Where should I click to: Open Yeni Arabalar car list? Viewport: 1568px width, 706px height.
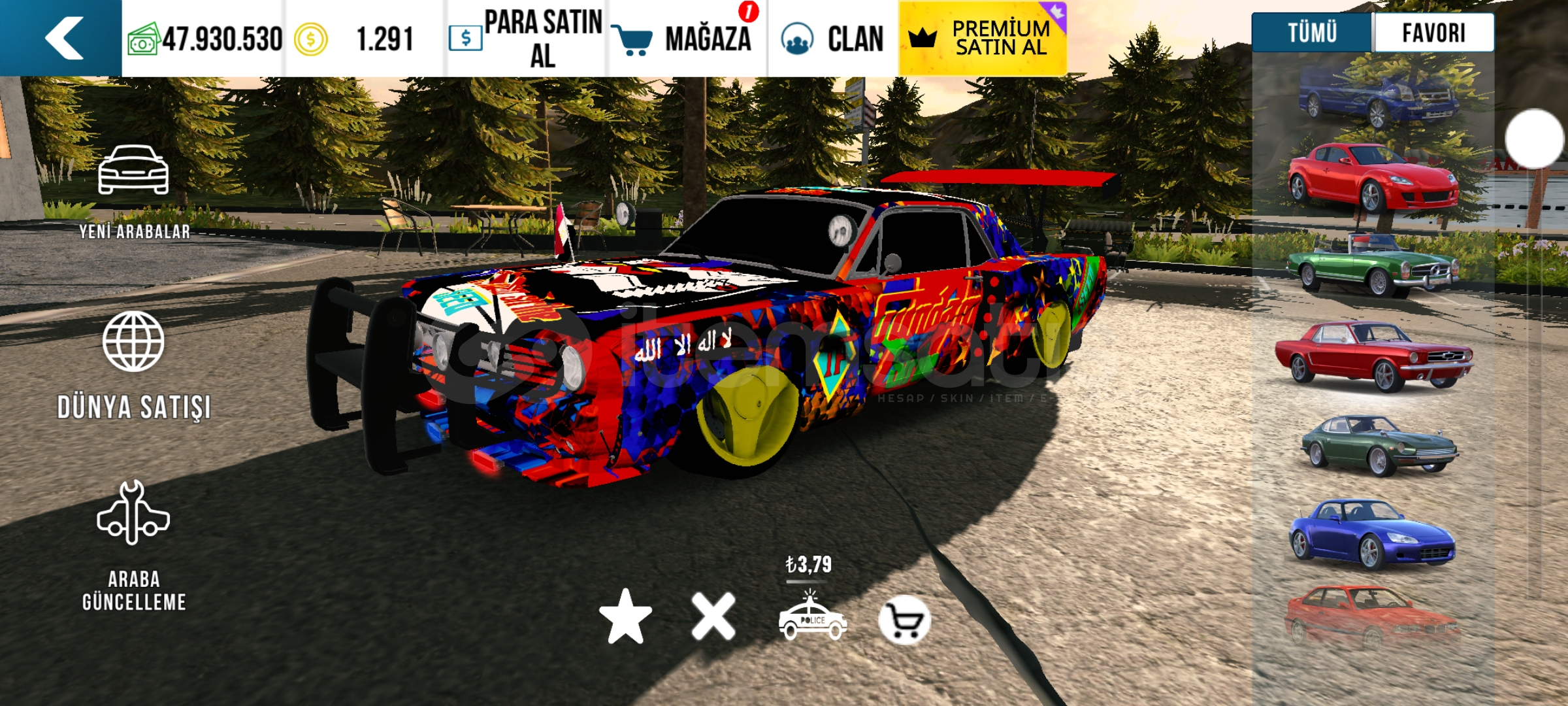click(134, 191)
